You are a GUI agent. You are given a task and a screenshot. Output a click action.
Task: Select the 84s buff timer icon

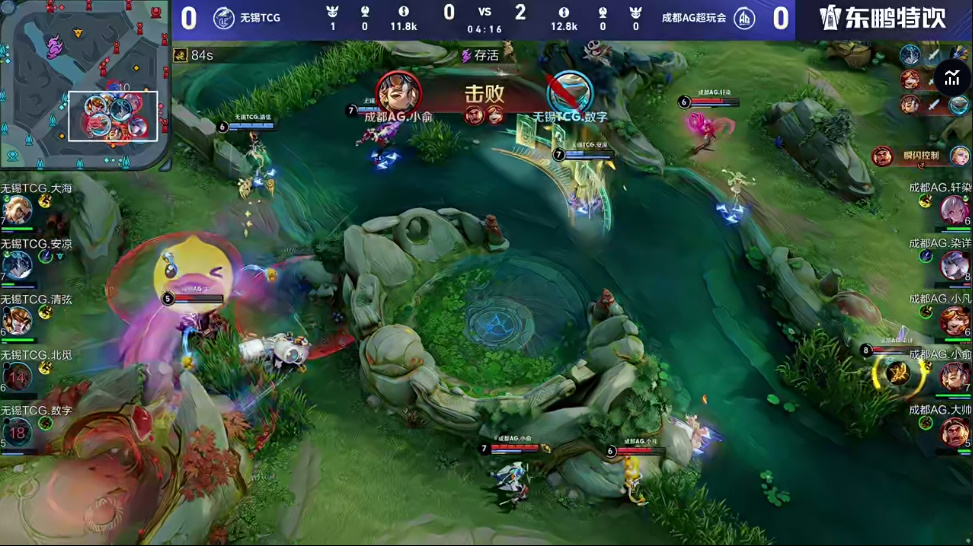coord(181,55)
